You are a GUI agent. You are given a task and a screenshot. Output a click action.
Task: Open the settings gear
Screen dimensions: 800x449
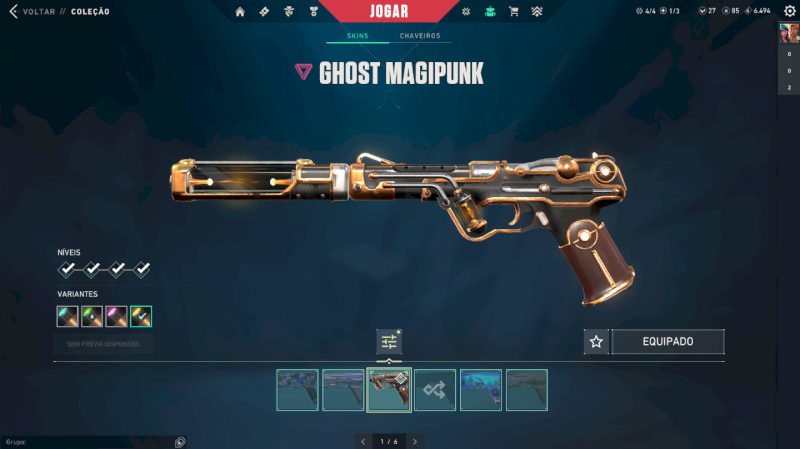(788, 11)
